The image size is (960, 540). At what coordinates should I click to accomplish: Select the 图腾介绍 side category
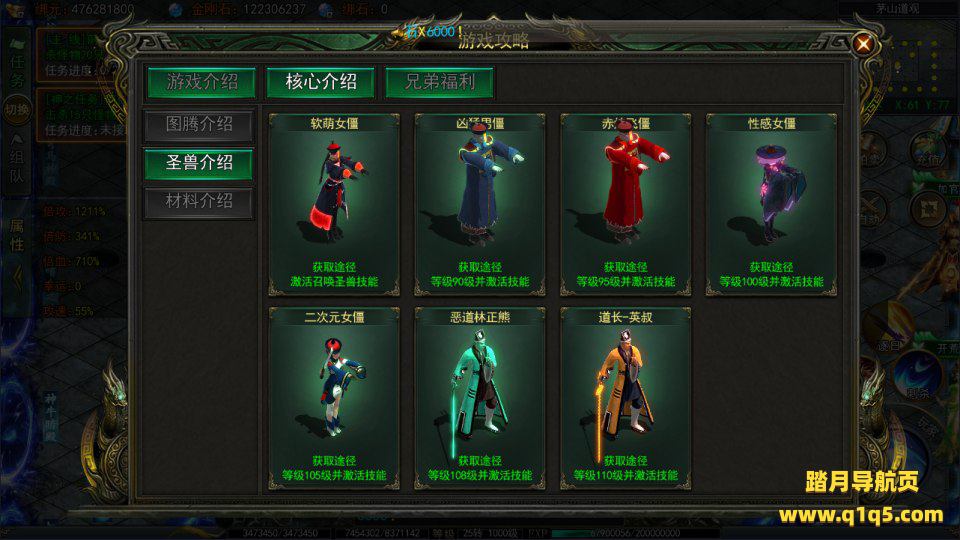pos(198,125)
